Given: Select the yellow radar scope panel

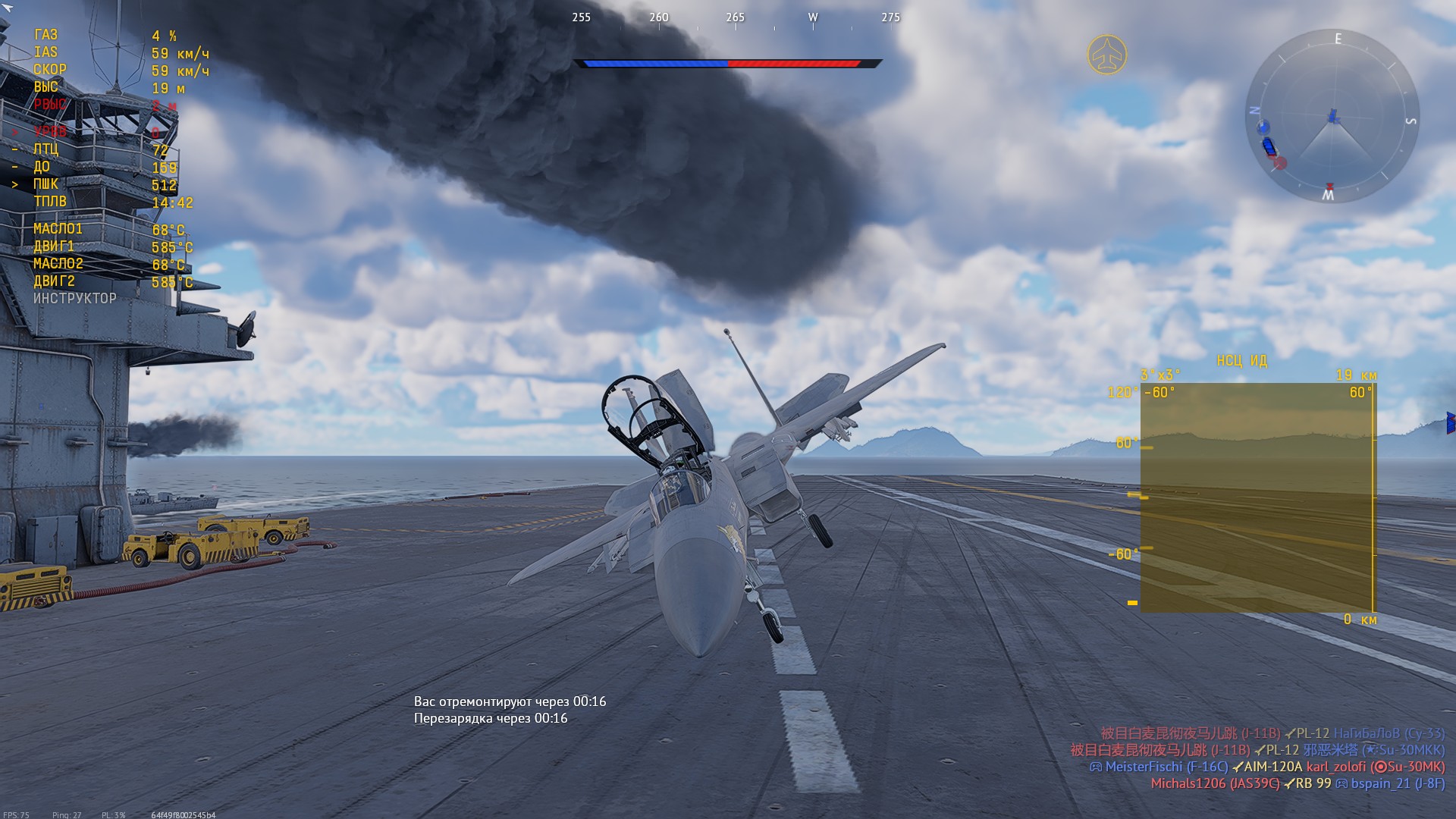Looking at the screenshot, I should [x=1257, y=497].
